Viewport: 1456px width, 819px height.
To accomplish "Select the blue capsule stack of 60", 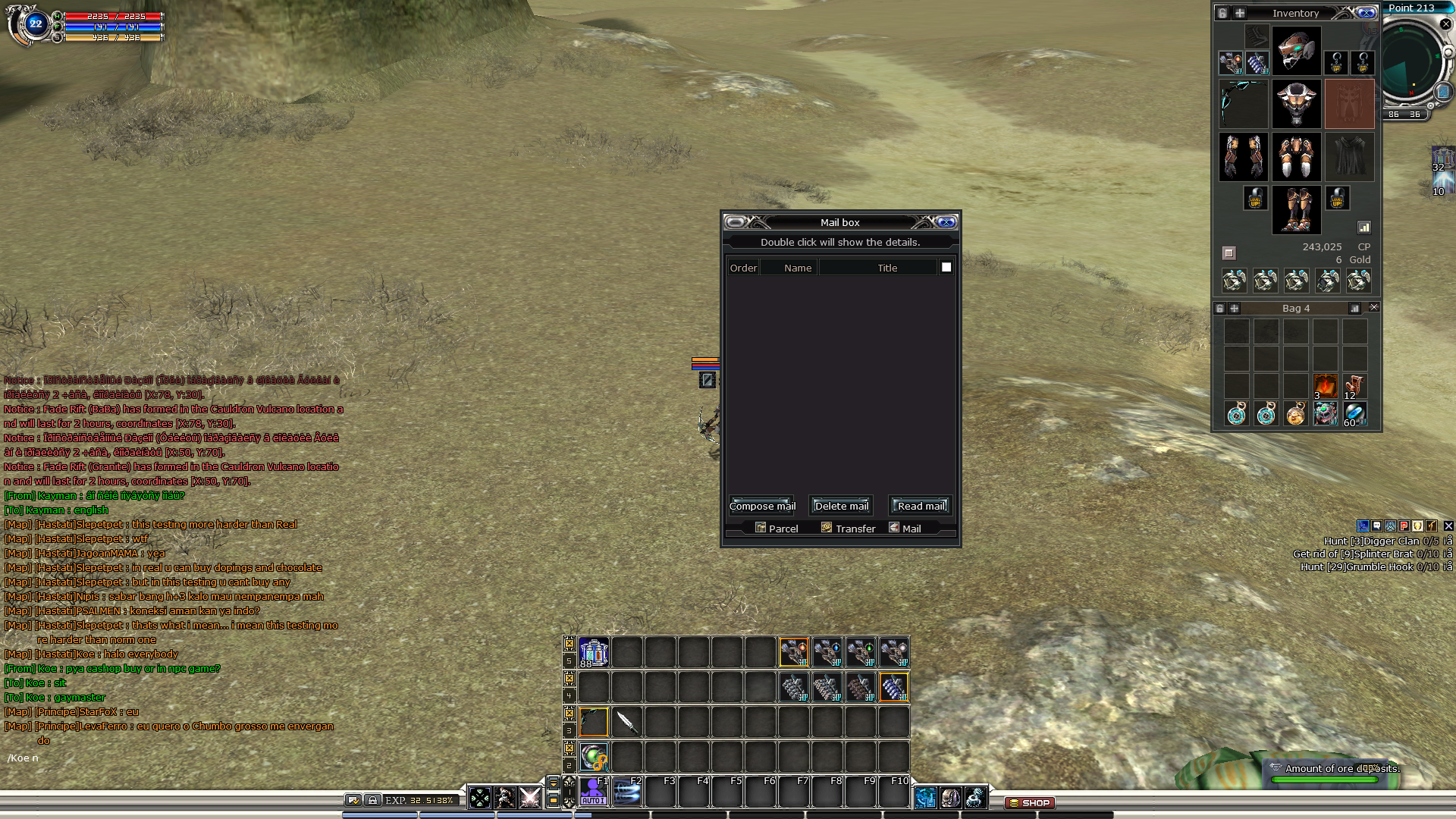I will click(1354, 414).
